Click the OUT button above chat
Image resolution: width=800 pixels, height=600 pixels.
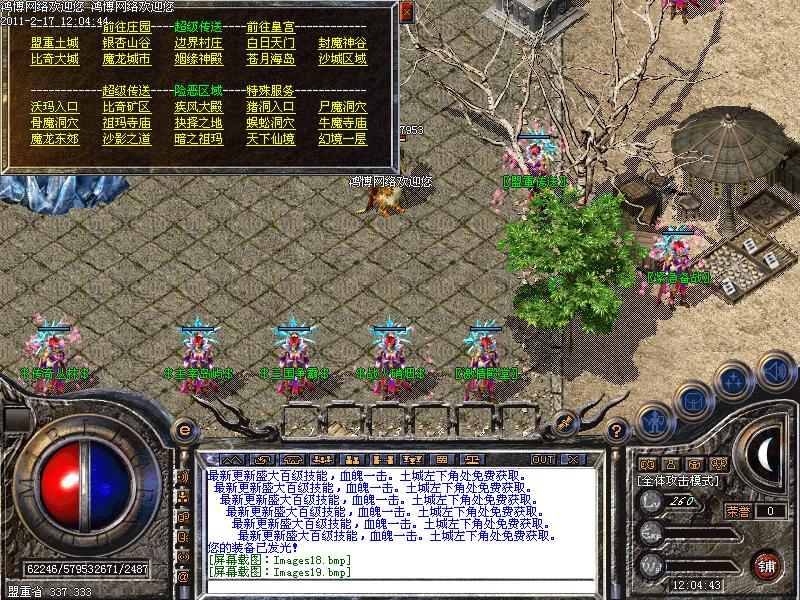[543, 459]
